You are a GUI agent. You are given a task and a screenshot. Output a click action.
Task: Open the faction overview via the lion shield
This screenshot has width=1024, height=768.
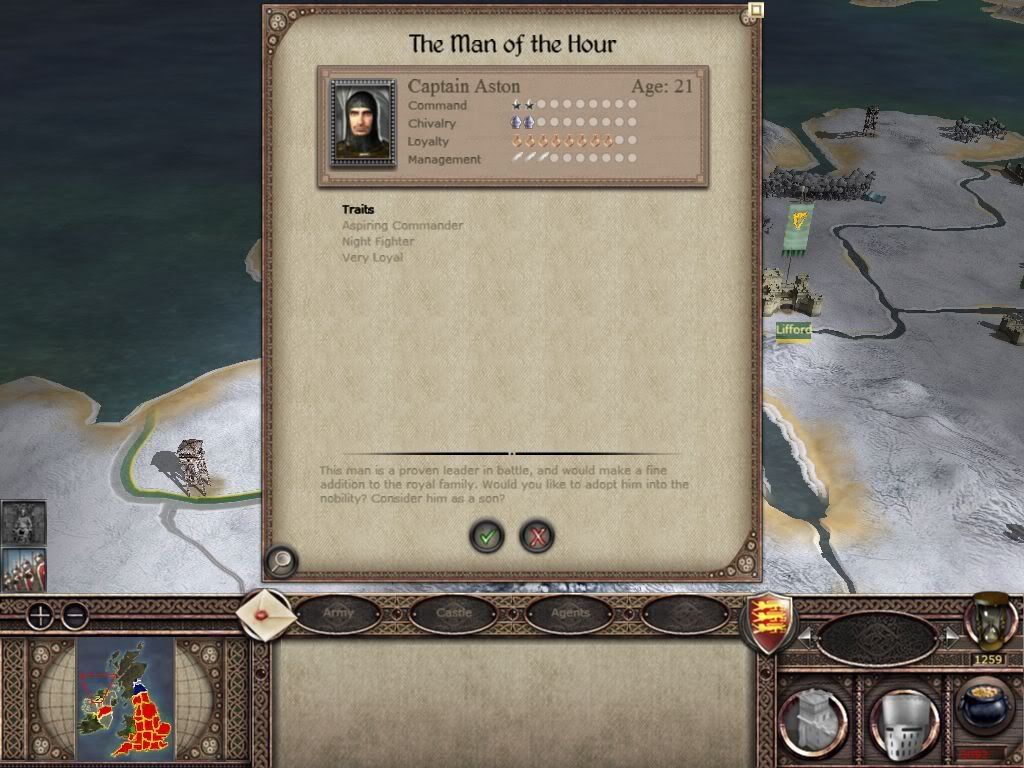point(766,622)
